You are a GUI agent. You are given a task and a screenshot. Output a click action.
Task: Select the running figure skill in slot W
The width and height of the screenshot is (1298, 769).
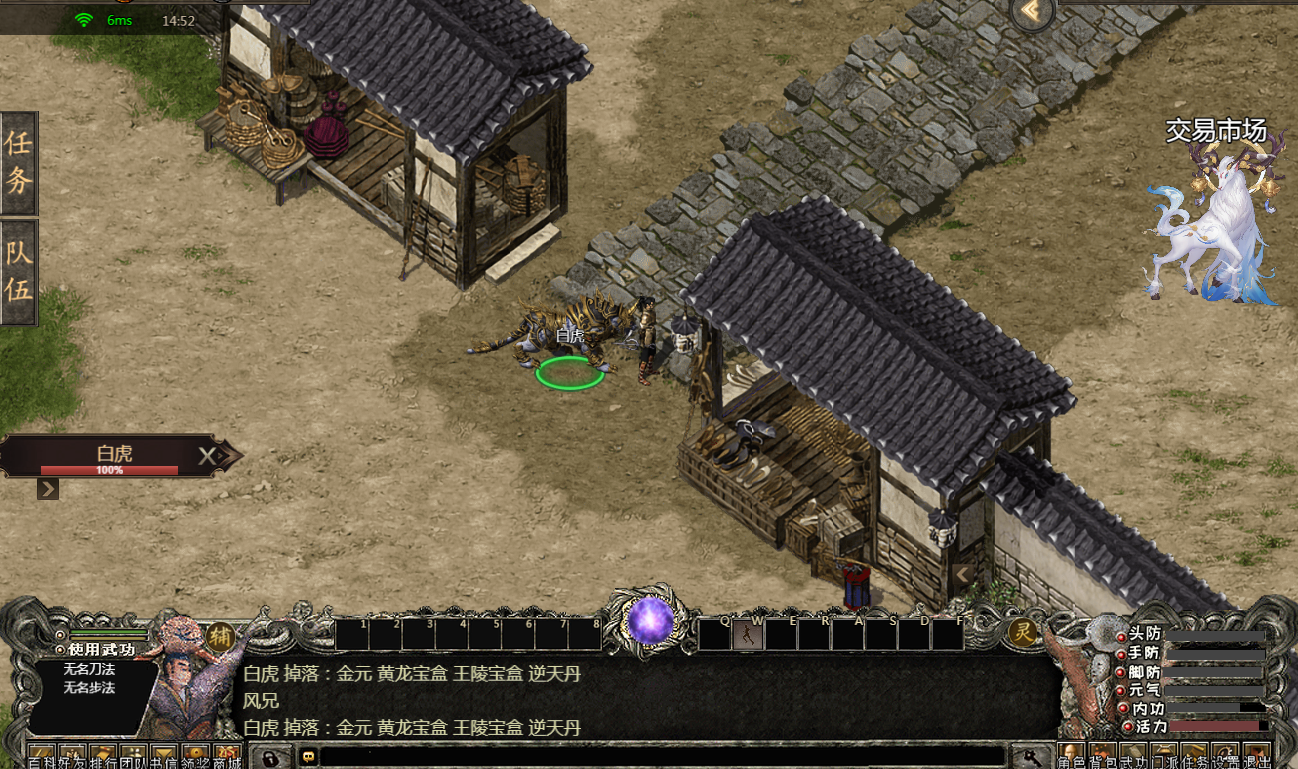click(x=748, y=634)
